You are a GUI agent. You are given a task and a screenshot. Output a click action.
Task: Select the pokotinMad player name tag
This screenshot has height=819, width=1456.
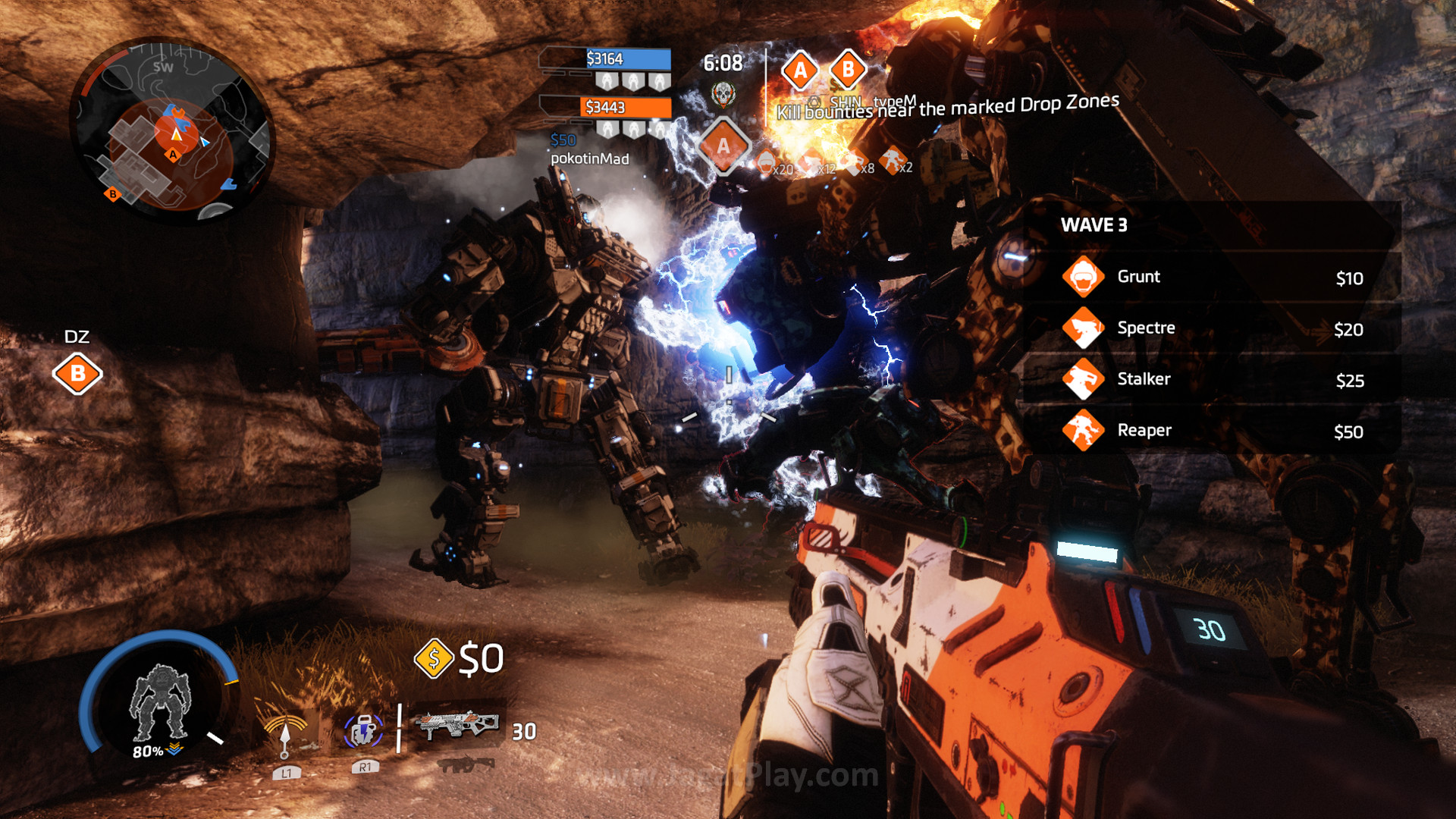tap(589, 158)
